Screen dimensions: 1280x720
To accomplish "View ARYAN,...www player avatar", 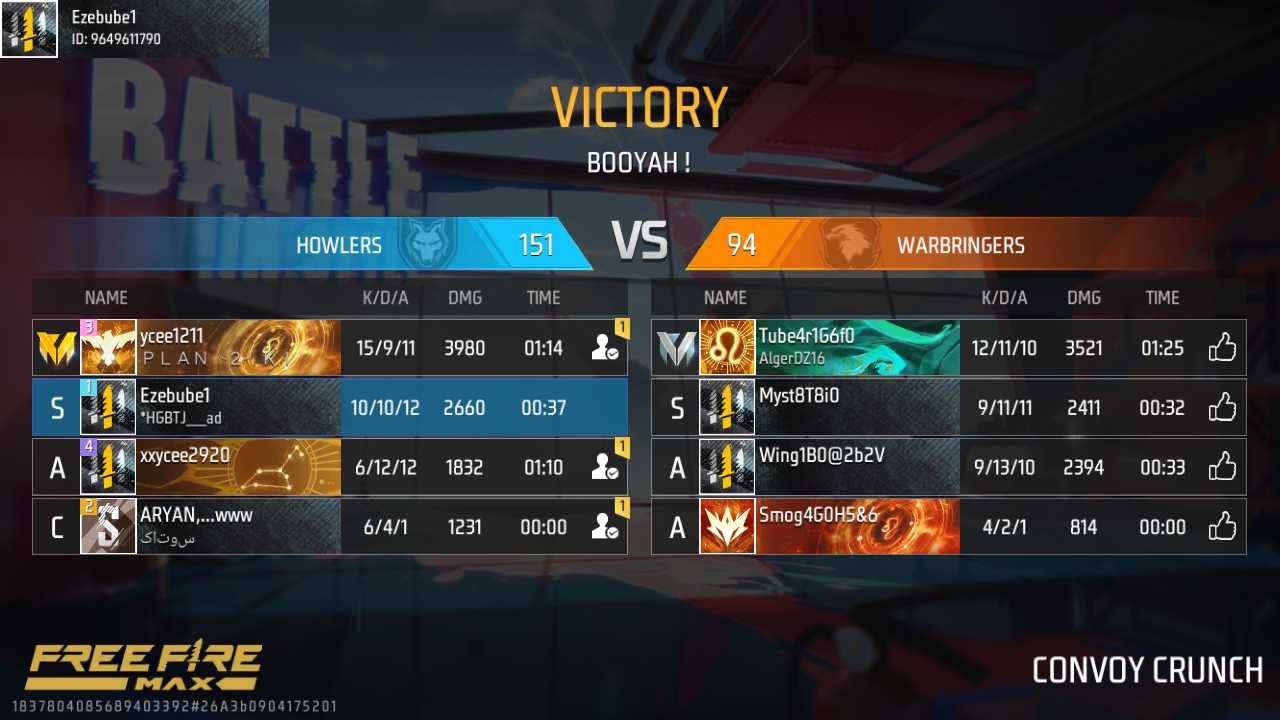I will coord(108,527).
